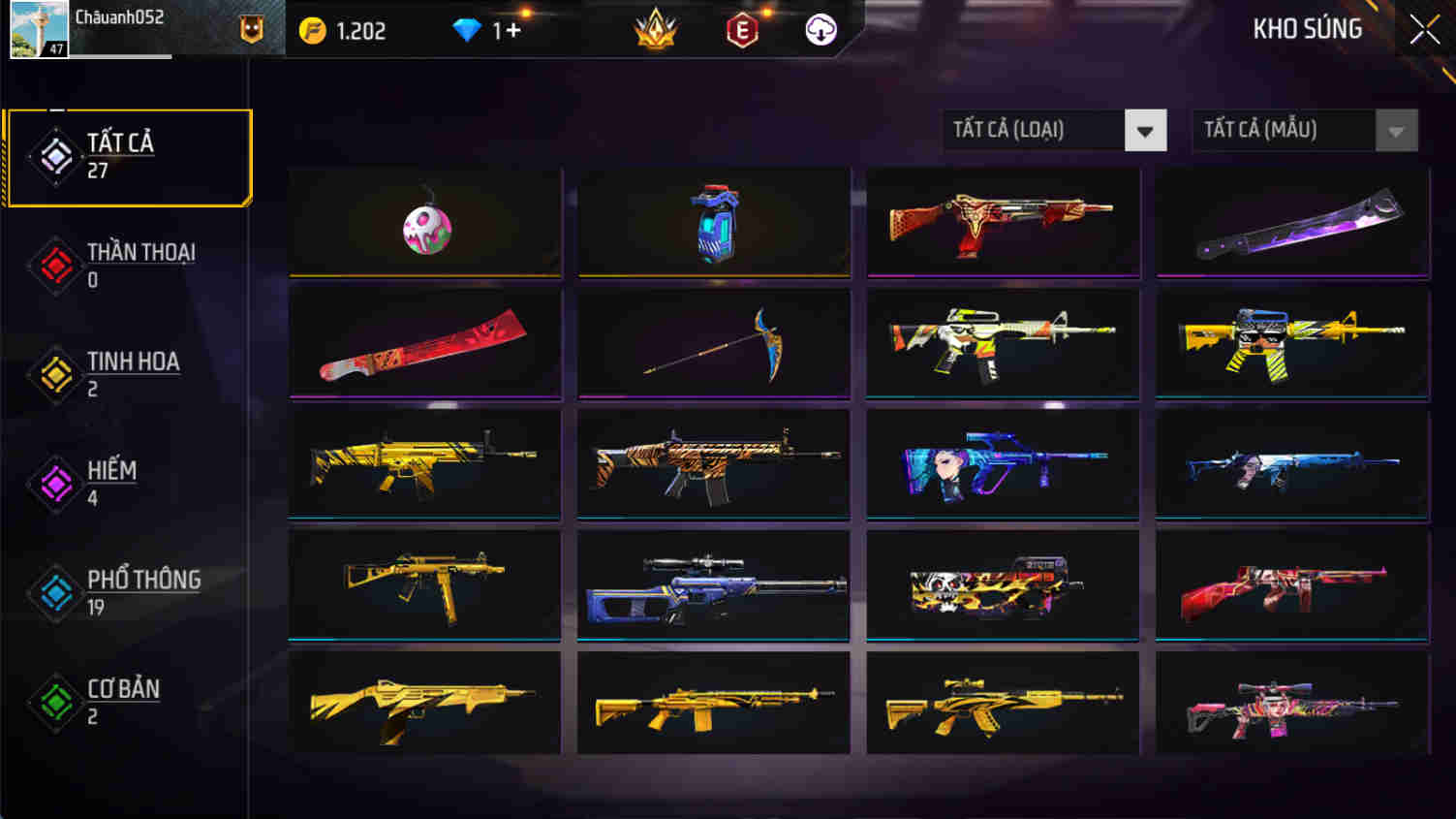Click the green CƠ BẢN rarity diamond icon
Viewport: 1456px width, 819px height.
click(x=53, y=701)
